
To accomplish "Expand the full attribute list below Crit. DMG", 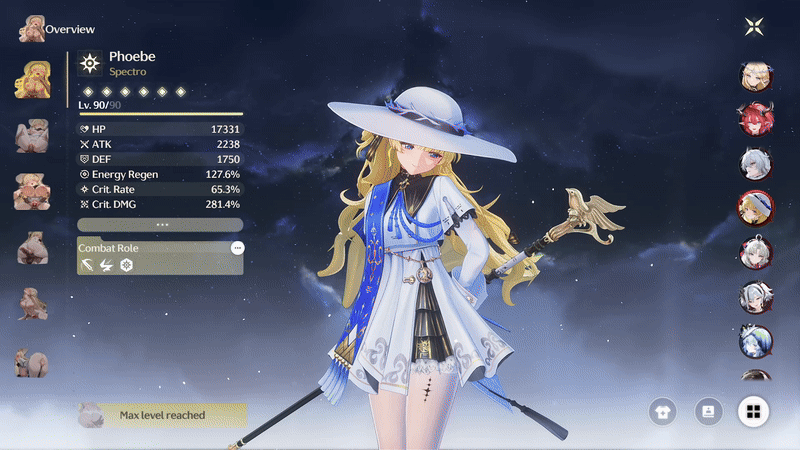I will click(160, 225).
